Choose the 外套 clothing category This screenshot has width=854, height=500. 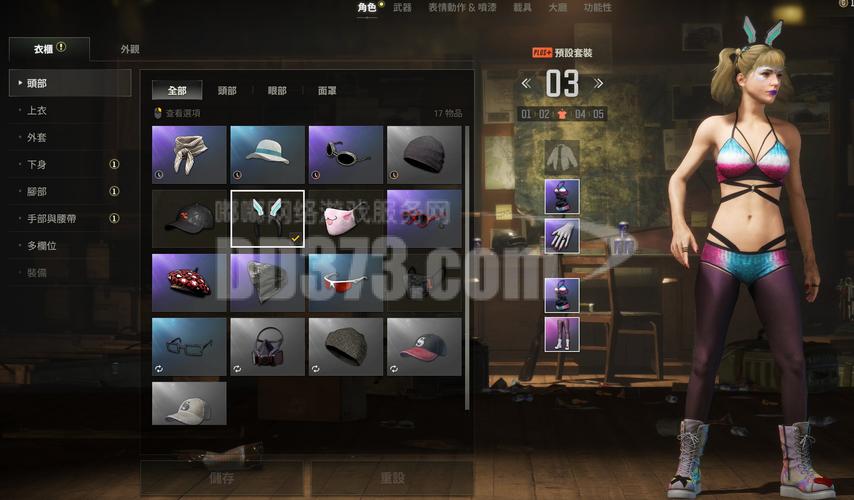tap(37, 137)
